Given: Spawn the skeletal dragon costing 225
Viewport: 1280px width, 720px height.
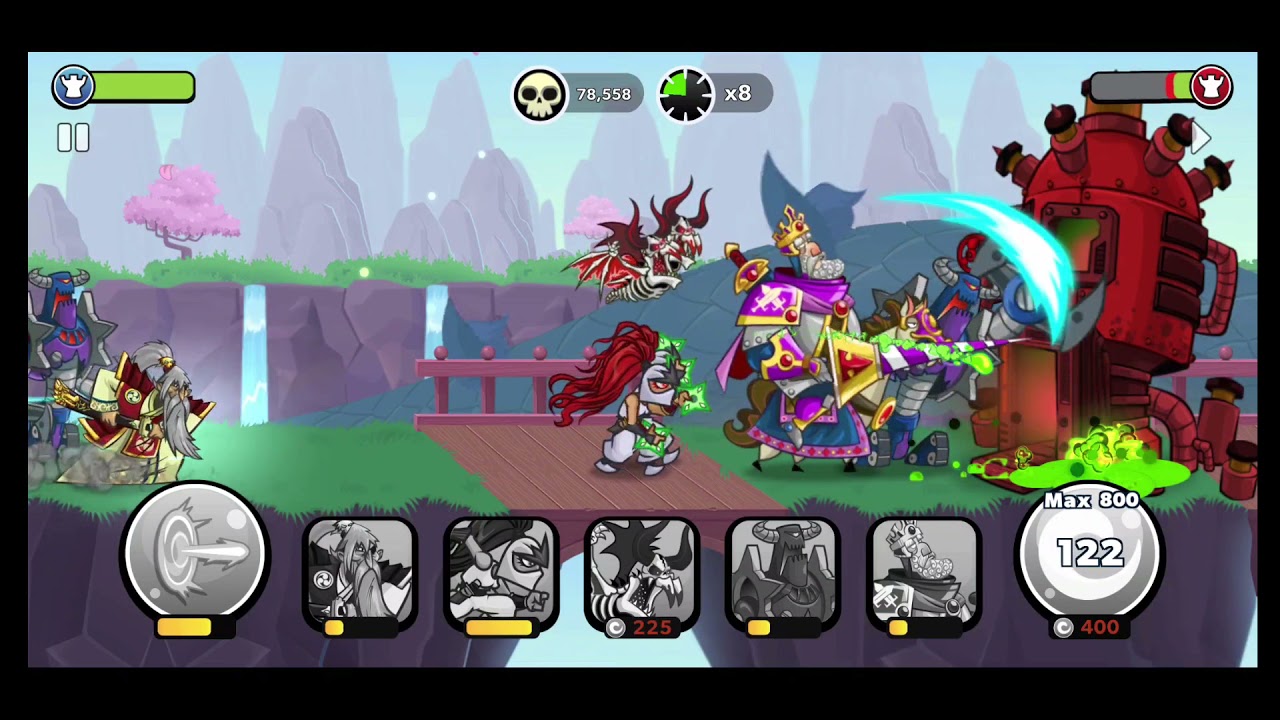Looking at the screenshot, I should 642,570.
